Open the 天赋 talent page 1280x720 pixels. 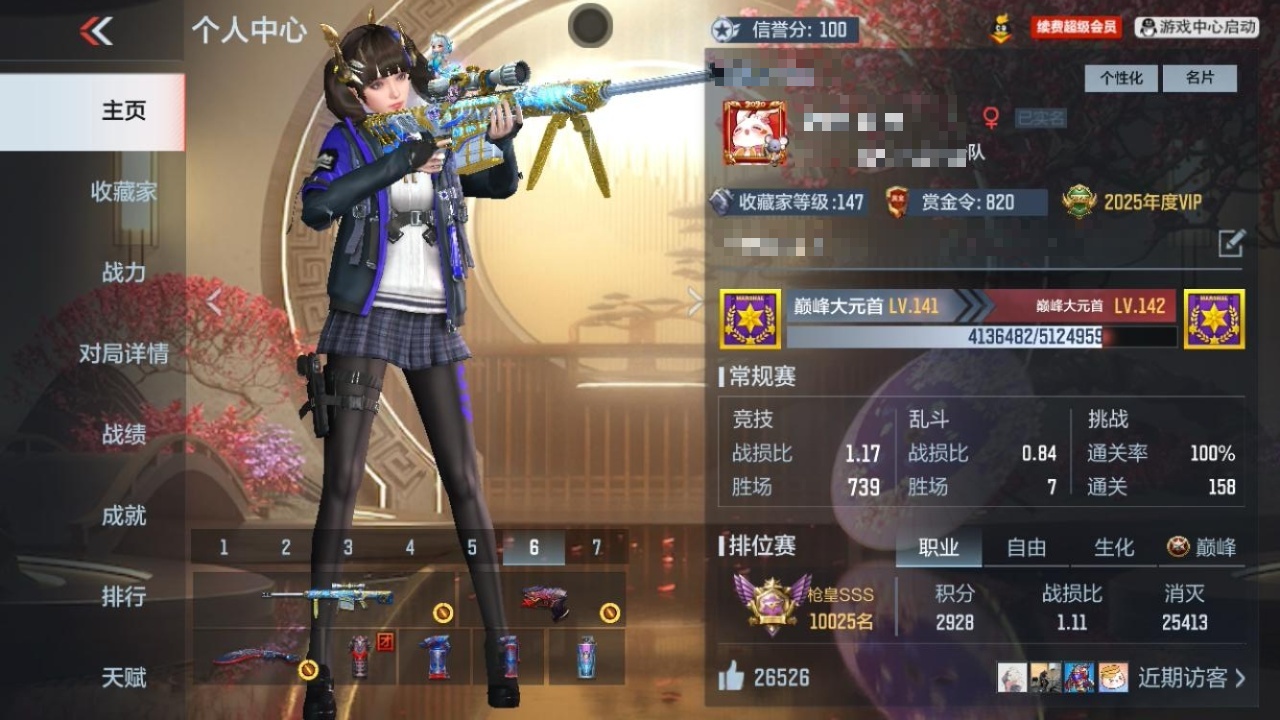[124, 677]
